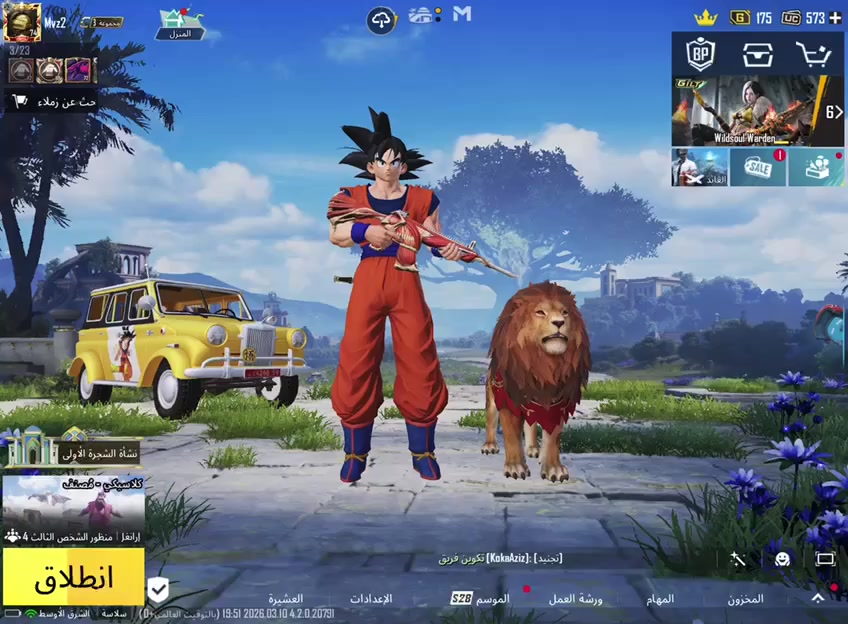Open the ورشة العمل workshop menu
This screenshot has width=848, height=624.
tap(575, 599)
